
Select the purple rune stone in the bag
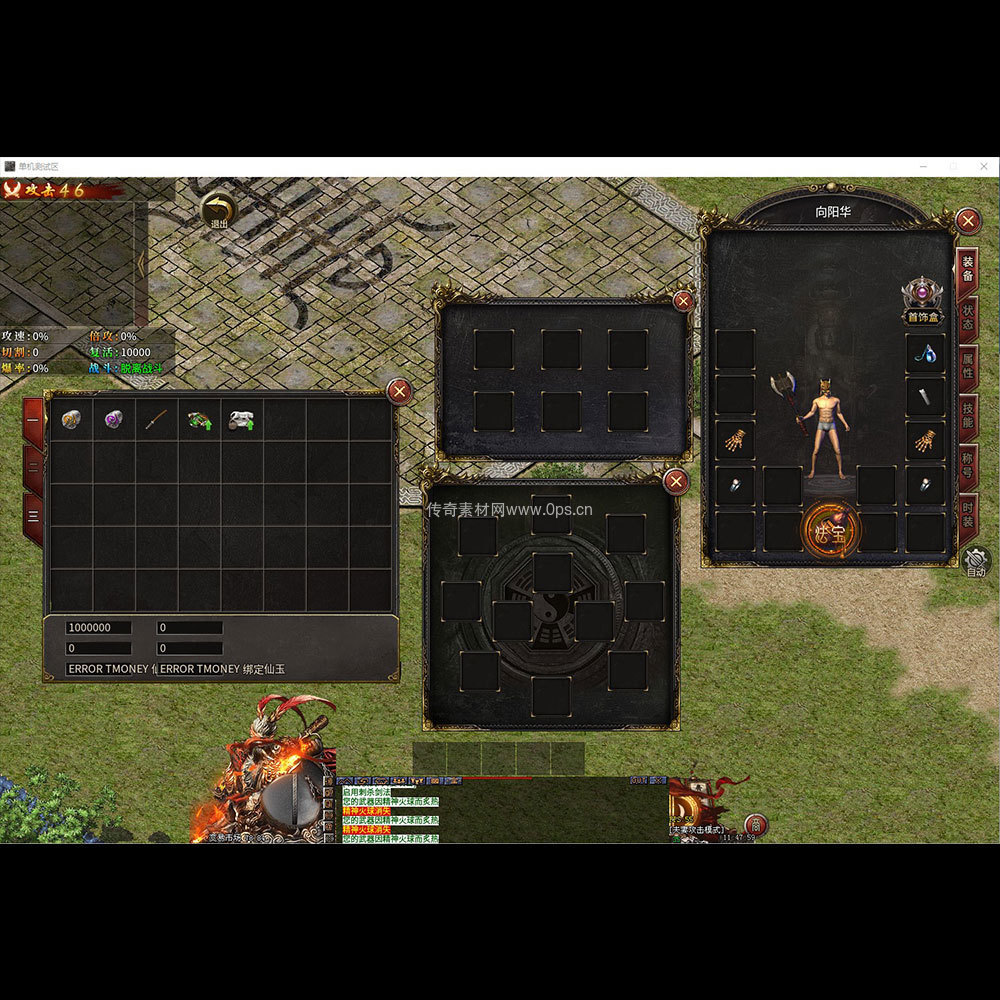click(x=114, y=420)
